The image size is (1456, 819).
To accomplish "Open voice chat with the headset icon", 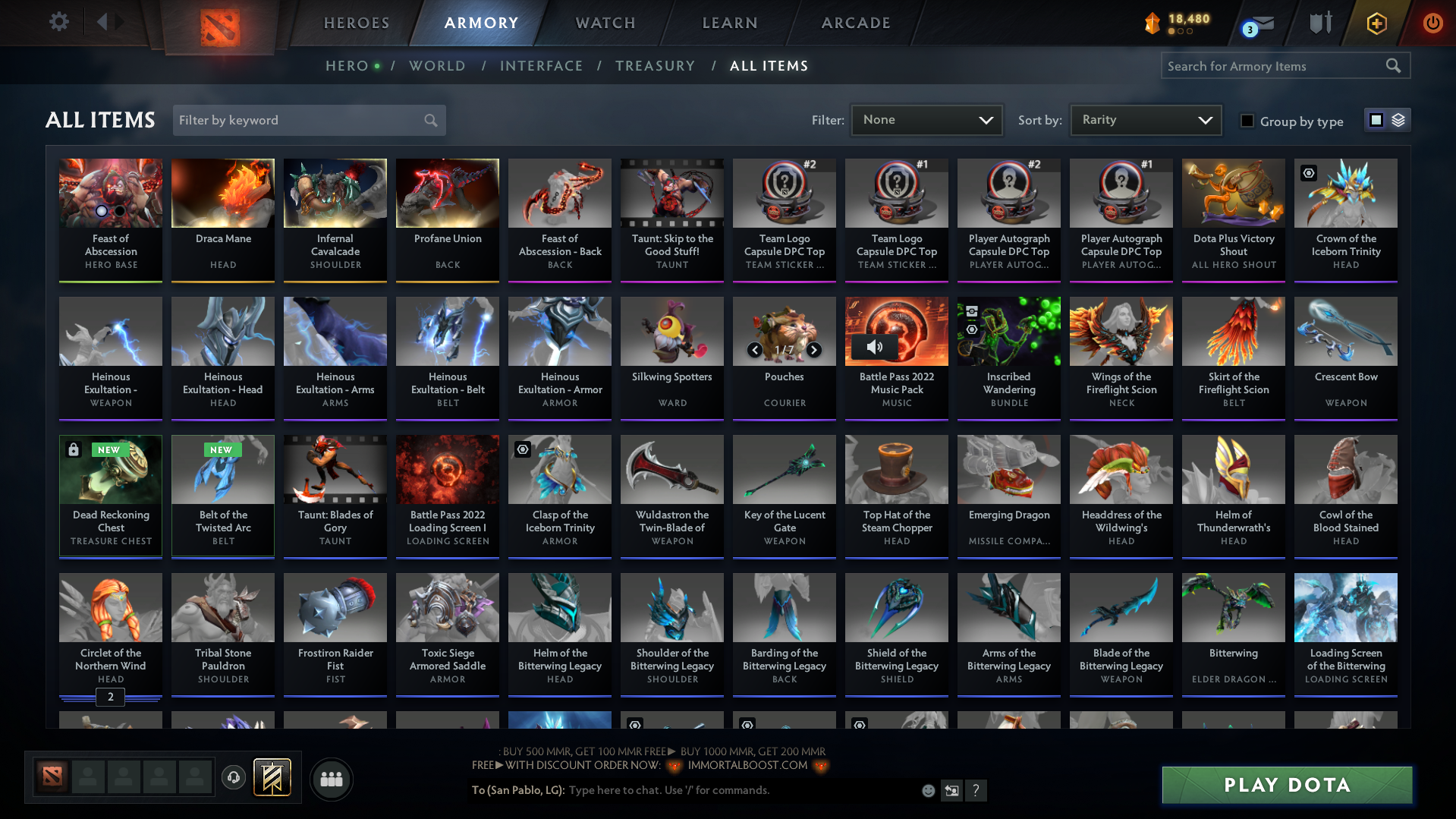I will 233,778.
